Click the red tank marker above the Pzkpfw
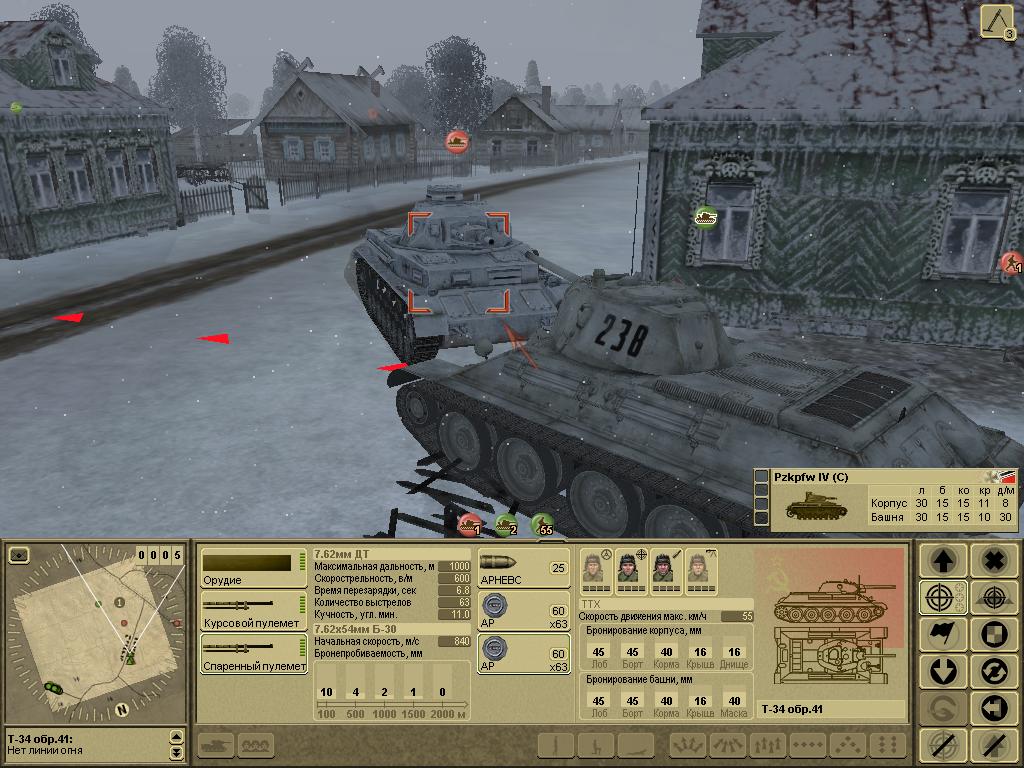The width and height of the screenshot is (1024, 768). (x=458, y=141)
